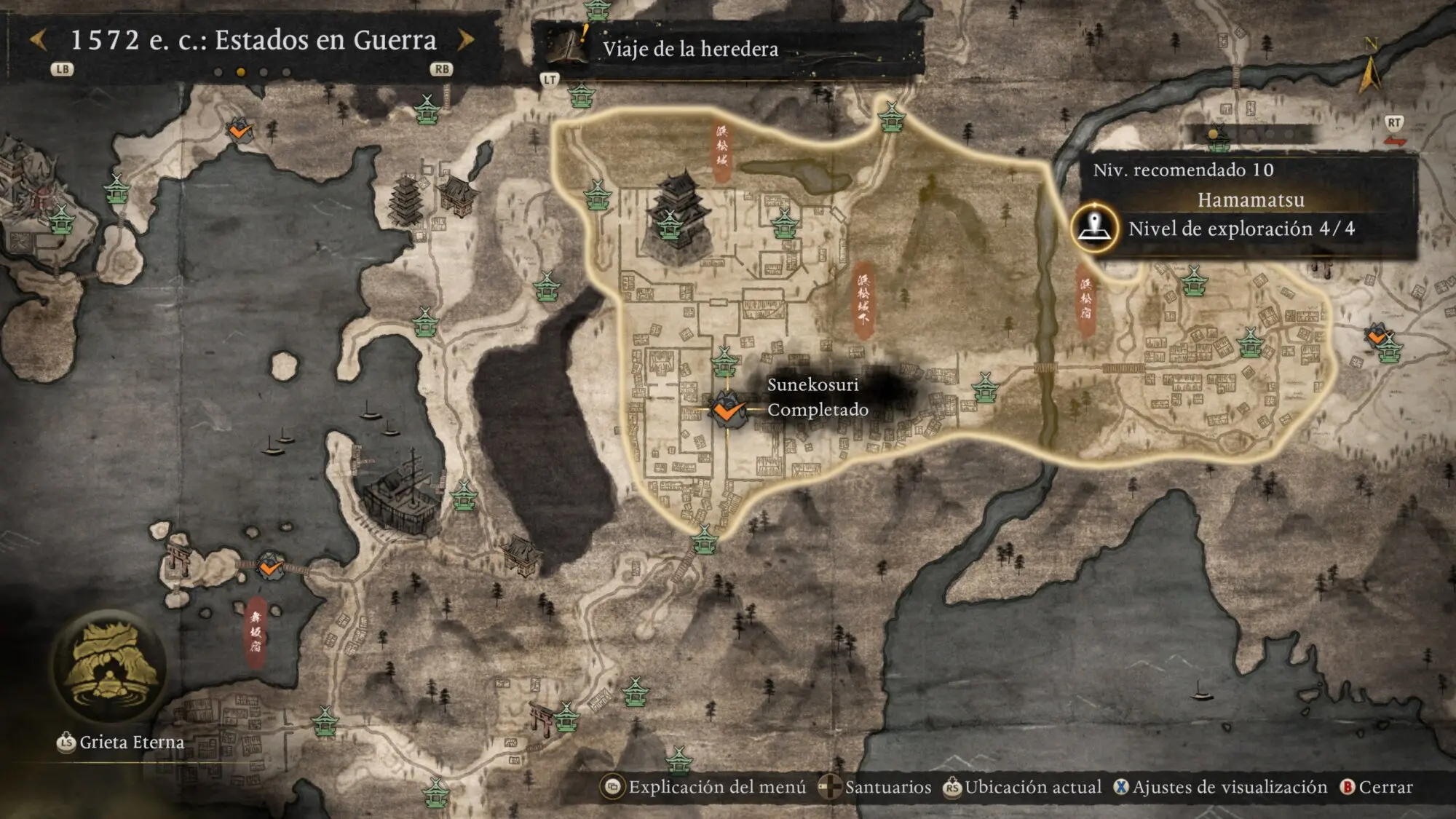Click the Hamamatsu region location pin icon
Viewport: 1456px width, 819px height.
tap(1093, 229)
